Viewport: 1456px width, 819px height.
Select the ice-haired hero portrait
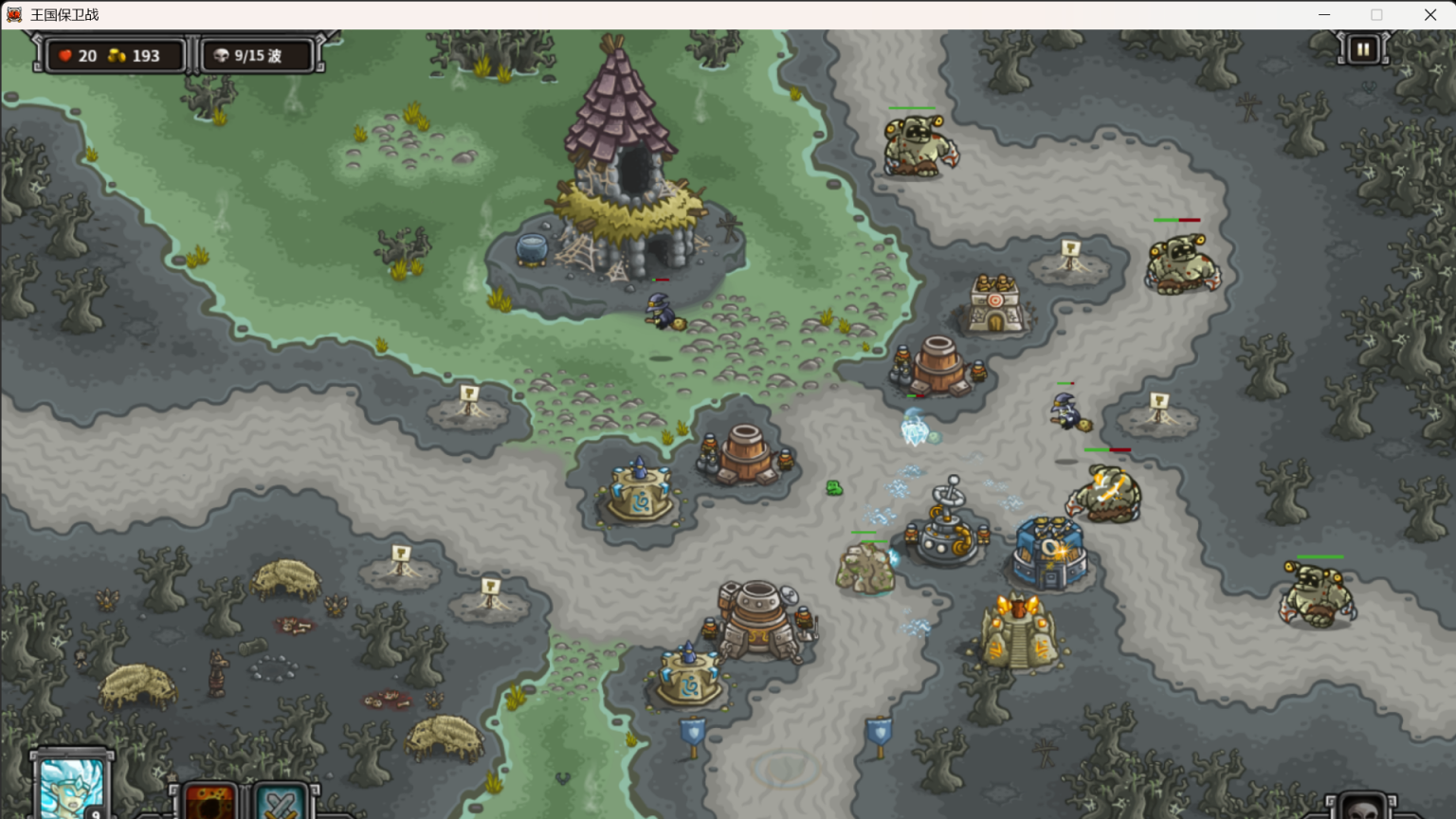click(71, 789)
